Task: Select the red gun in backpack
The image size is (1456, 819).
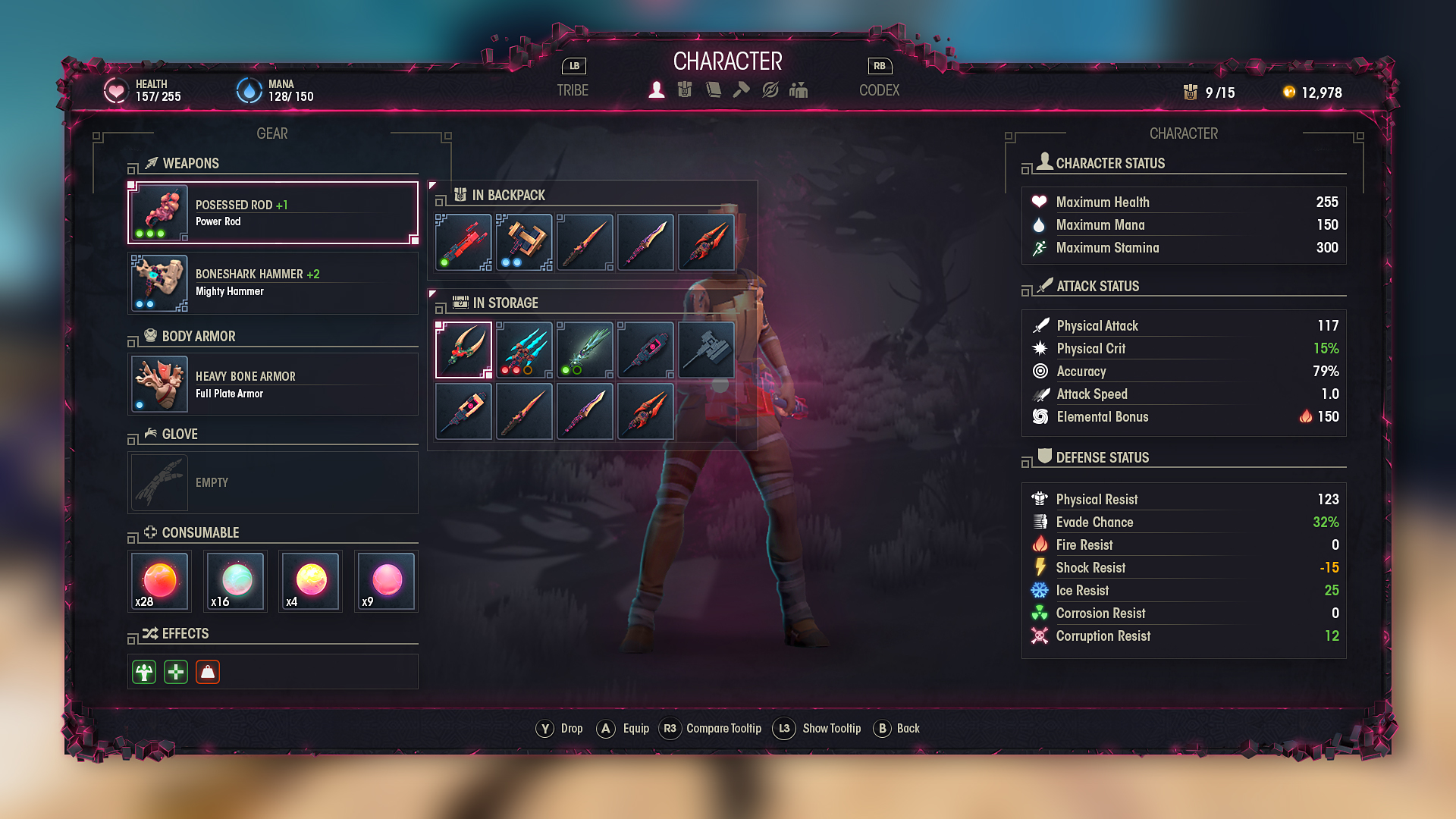Action: click(x=464, y=243)
